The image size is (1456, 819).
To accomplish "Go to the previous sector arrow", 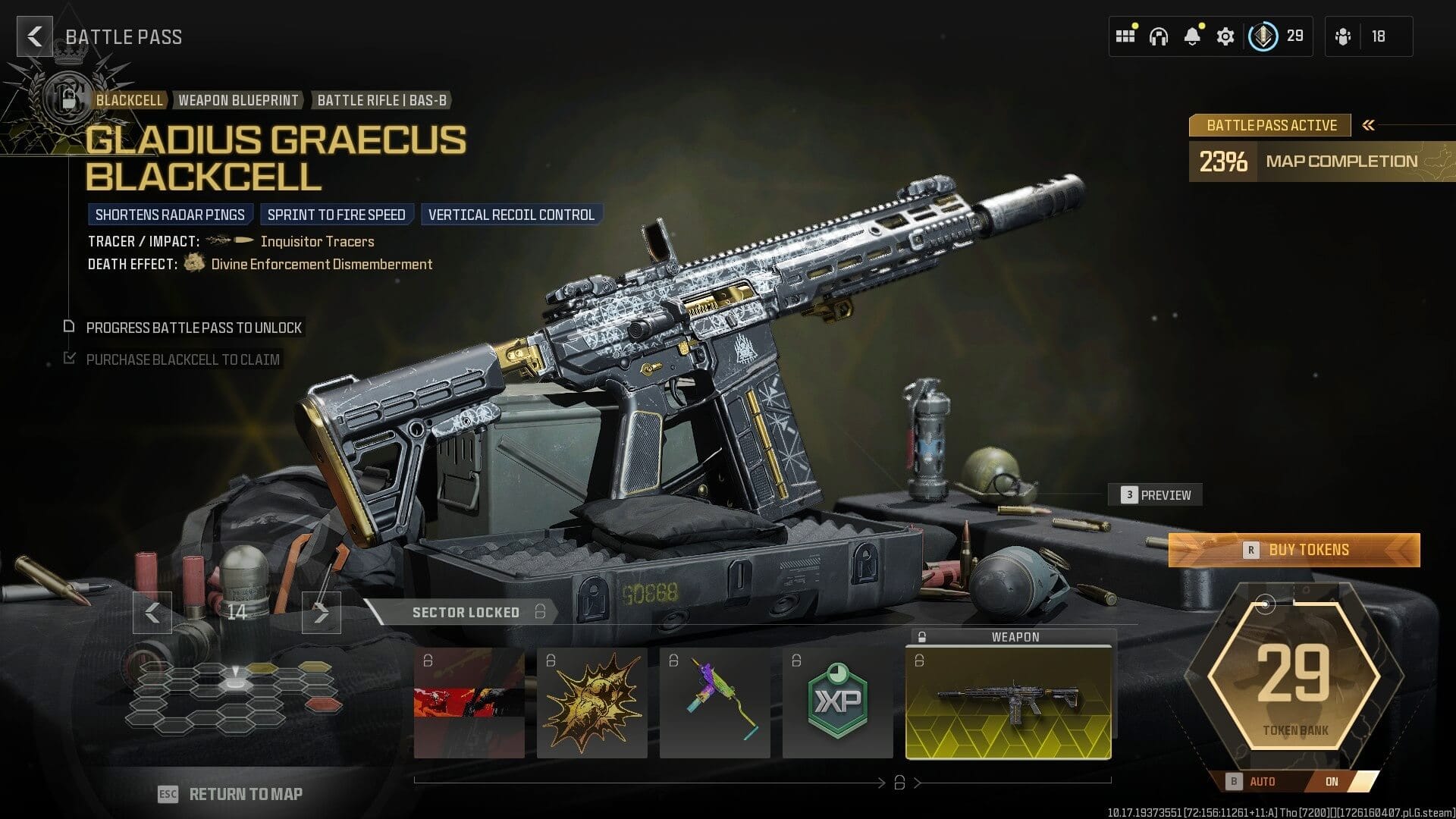I will pyautogui.click(x=152, y=612).
